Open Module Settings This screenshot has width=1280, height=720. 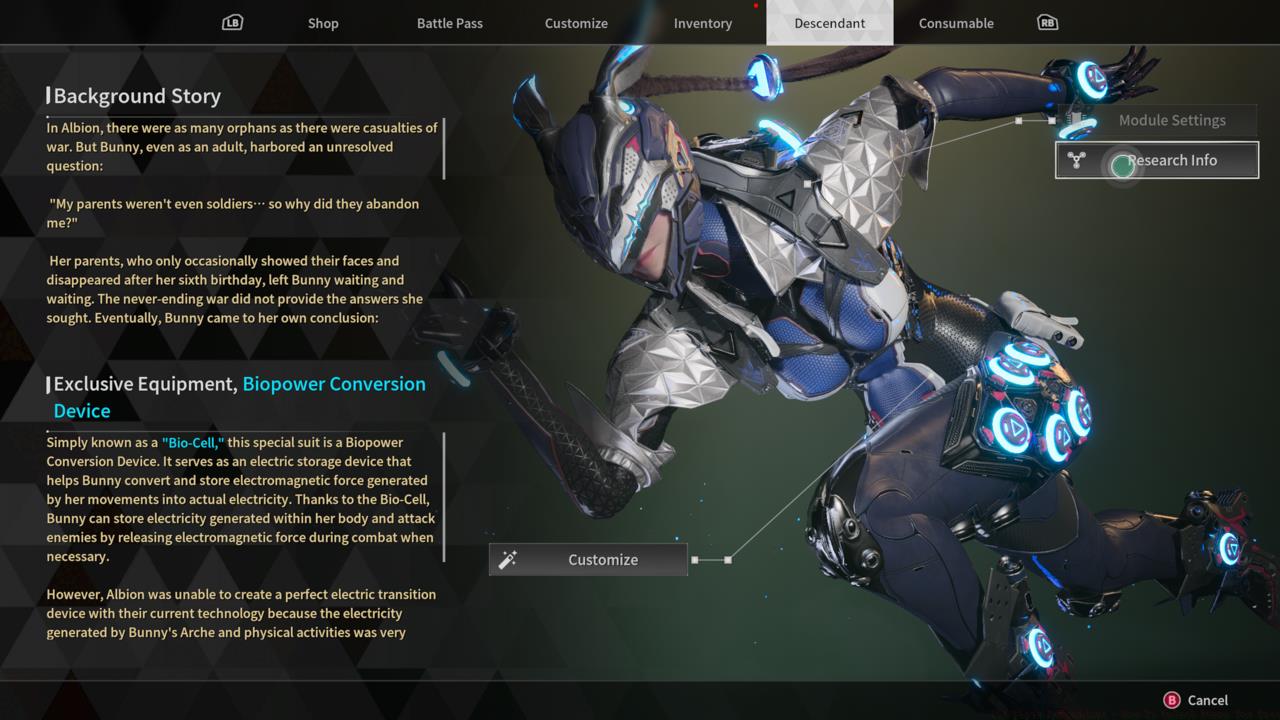coord(1172,119)
